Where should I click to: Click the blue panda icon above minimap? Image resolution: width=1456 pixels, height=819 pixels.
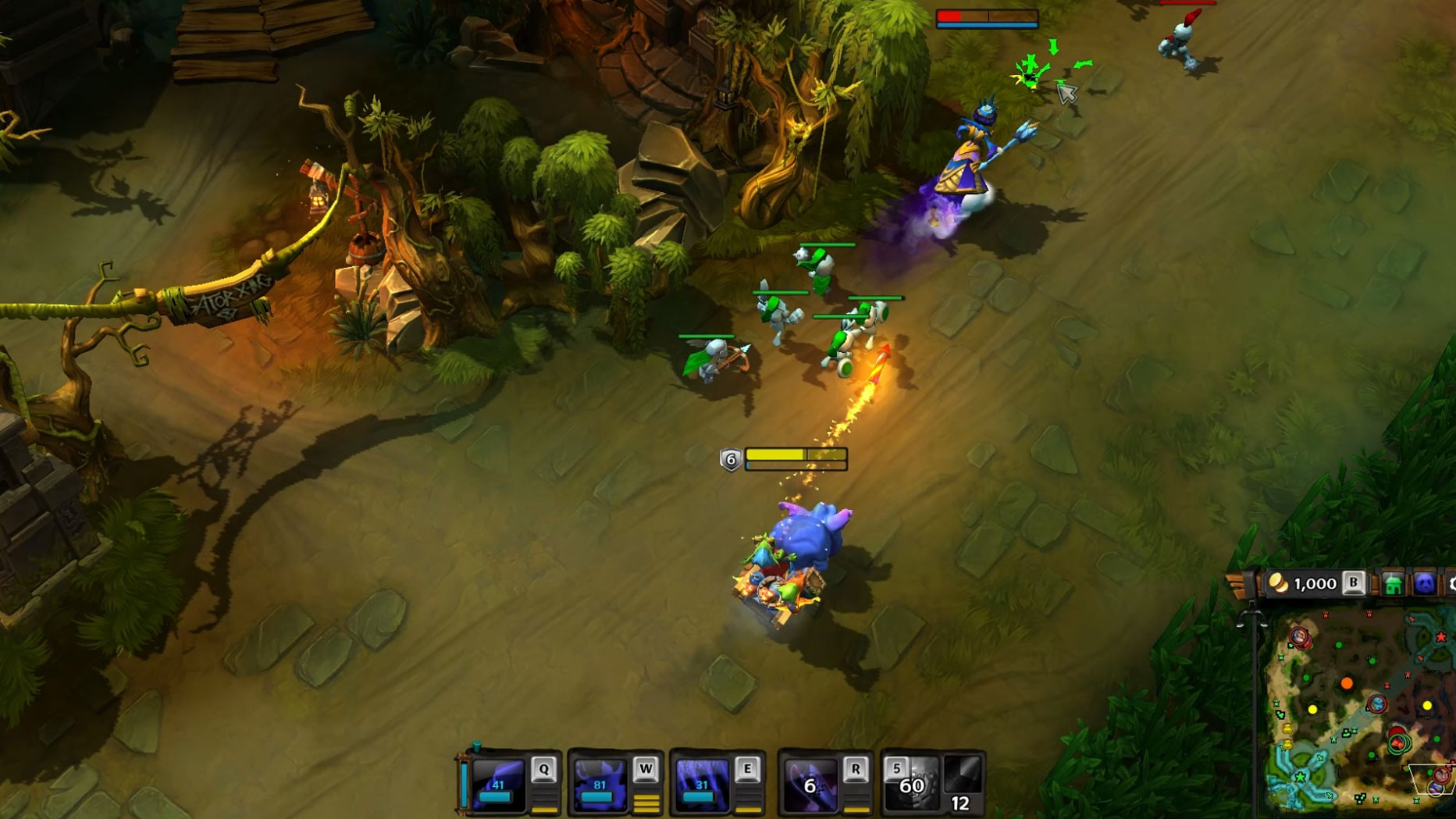1425,584
